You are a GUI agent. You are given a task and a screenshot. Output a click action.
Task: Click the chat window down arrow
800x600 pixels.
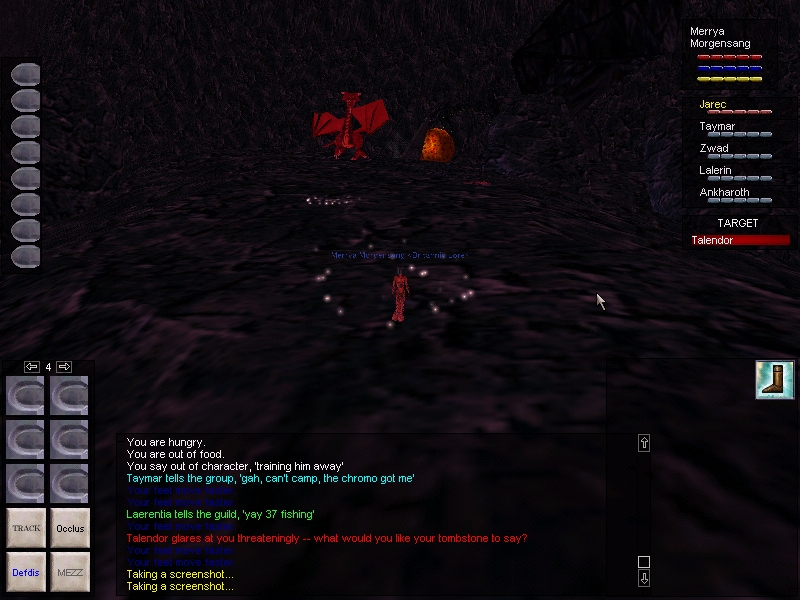click(x=644, y=578)
